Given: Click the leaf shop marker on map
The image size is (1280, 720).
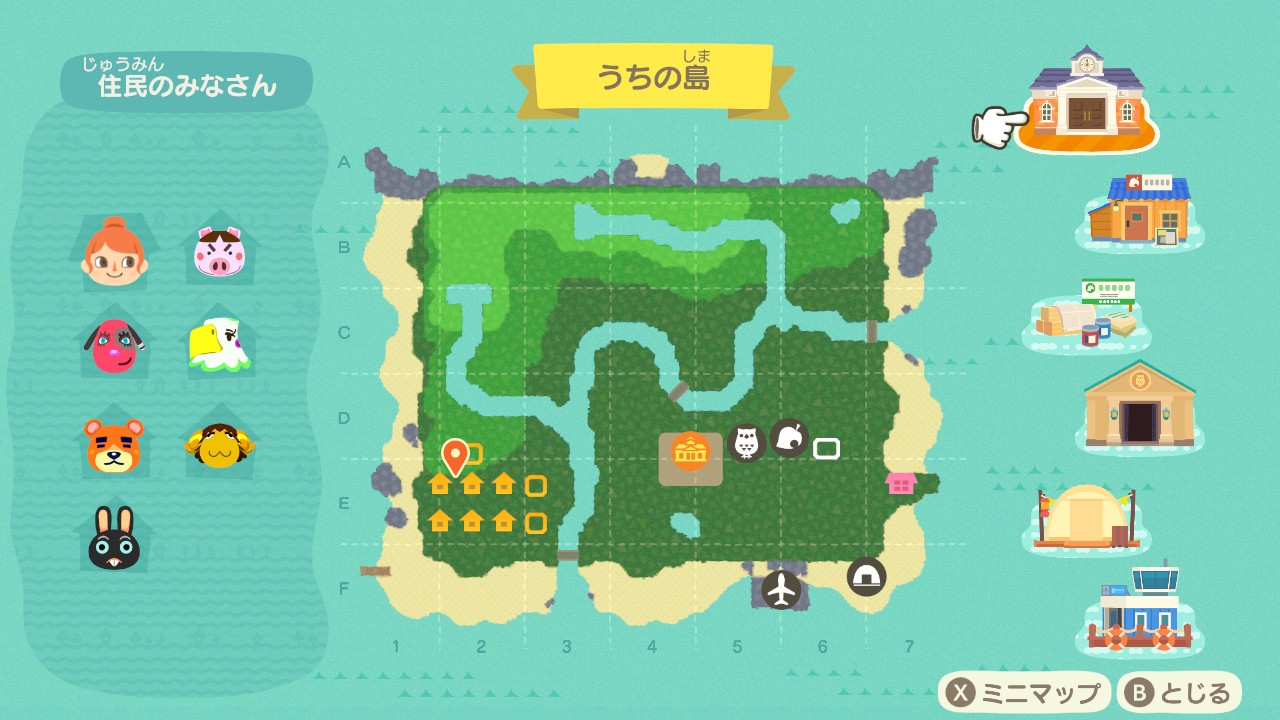Looking at the screenshot, I should coord(788,438).
